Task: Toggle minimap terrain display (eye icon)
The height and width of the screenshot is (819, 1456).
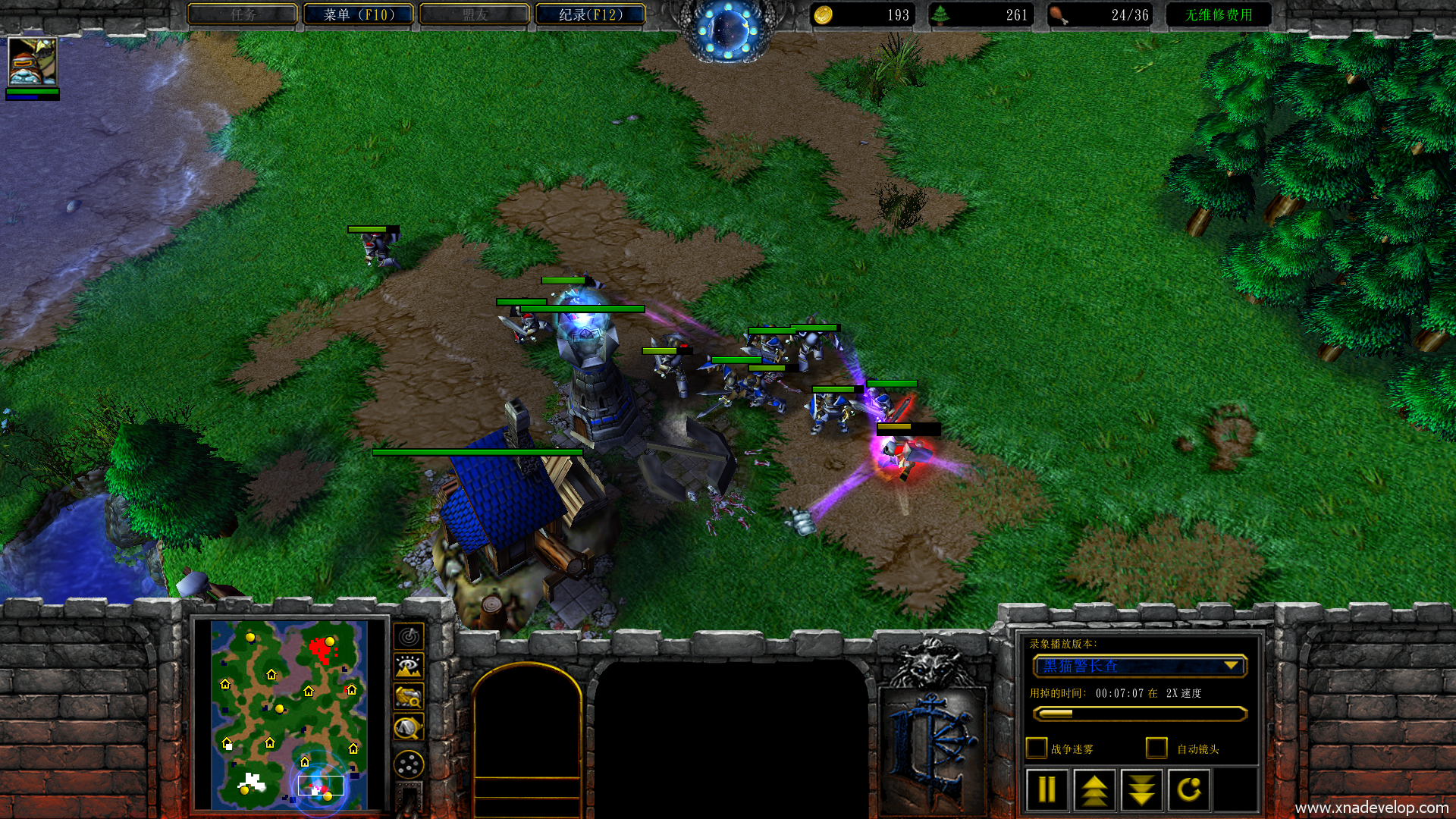Action: tap(409, 667)
